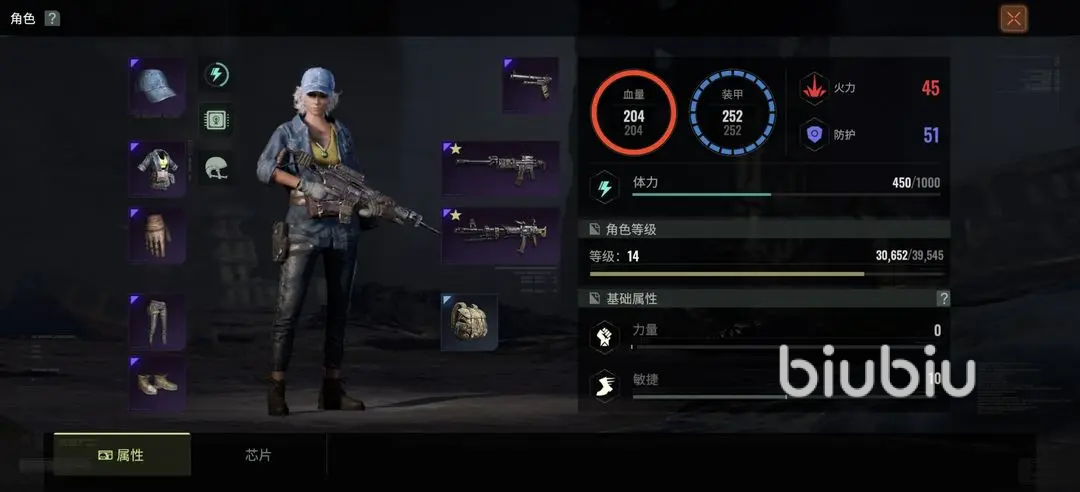Click the 火力 firepower stat icon

pos(814,88)
